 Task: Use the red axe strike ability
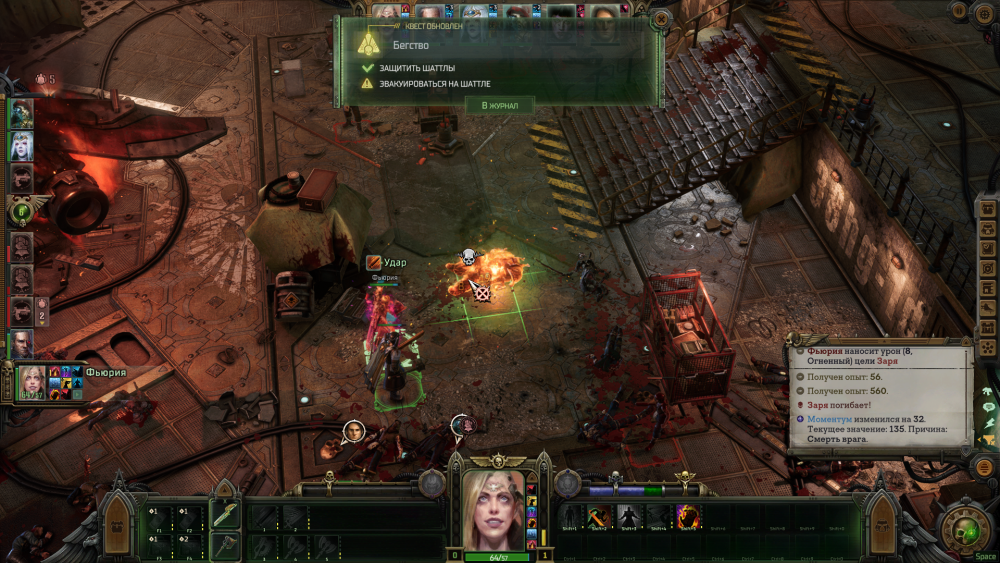[599, 517]
